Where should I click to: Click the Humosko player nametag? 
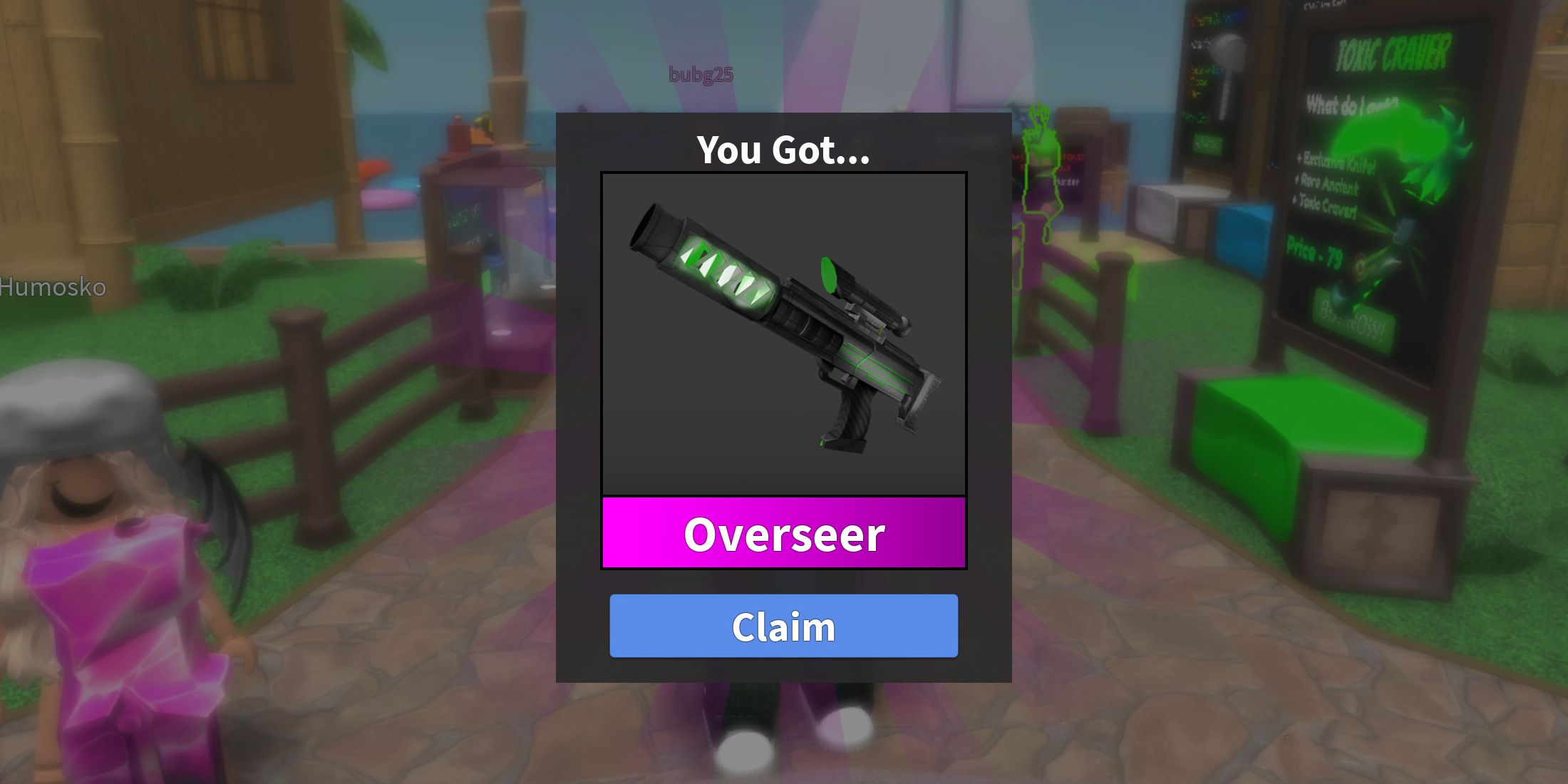click(53, 288)
